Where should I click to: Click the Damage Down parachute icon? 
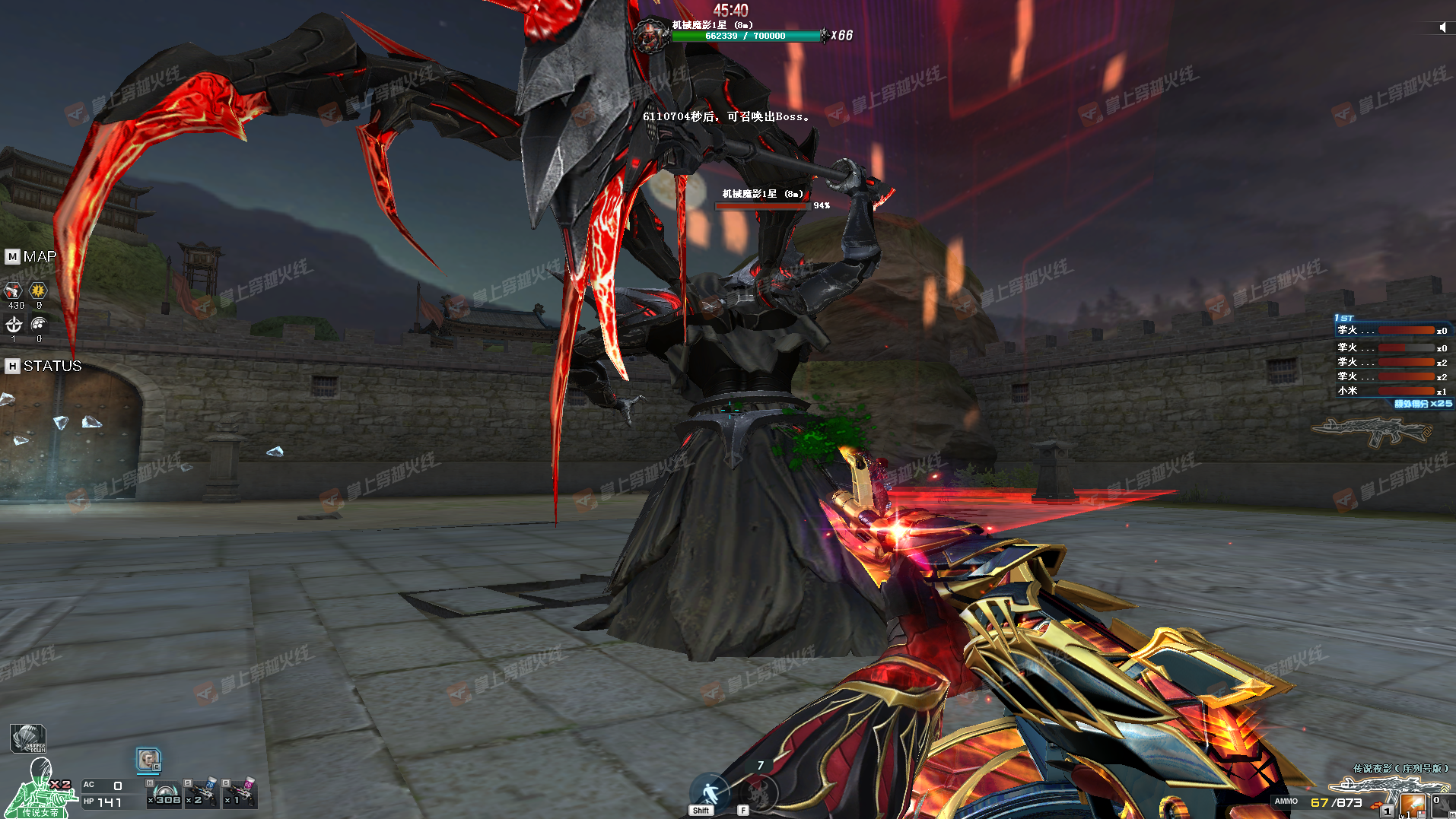tap(28, 738)
